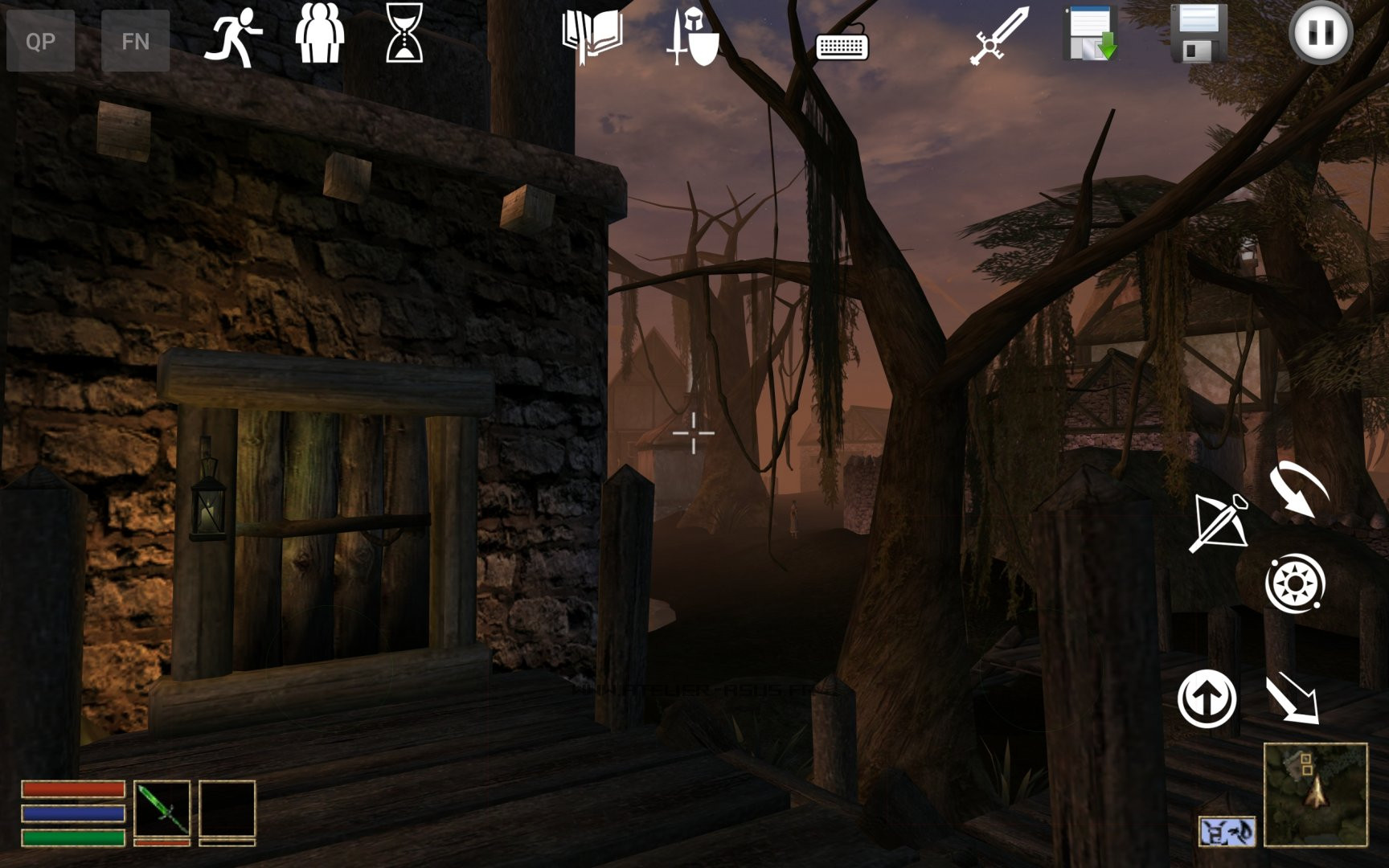1389x868 pixels.
Task: Open the wait menu hourglass icon
Action: pyautogui.click(x=403, y=35)
